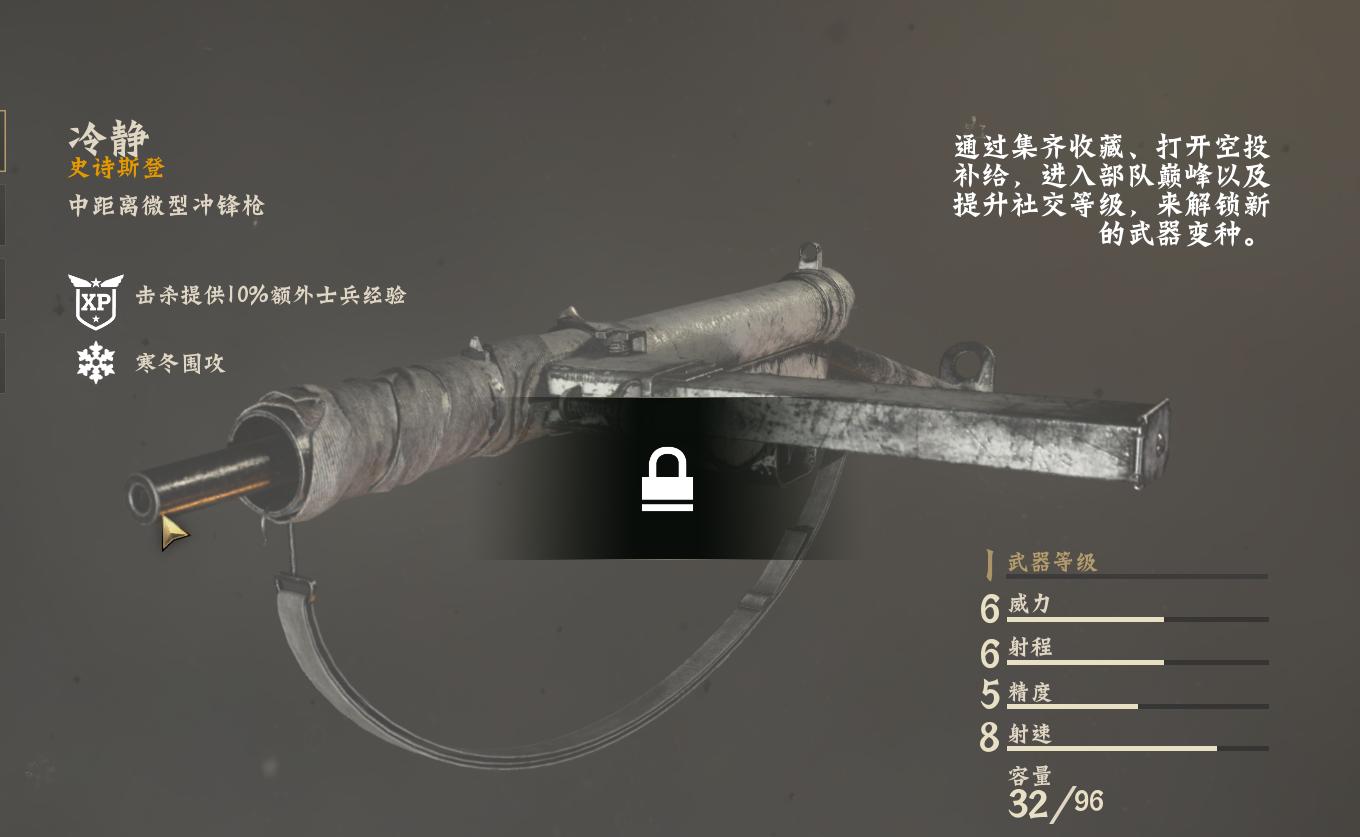Open the third sidebar panel entry
The width and height of the screenshot is (1360, 837).
pos(3,289)
